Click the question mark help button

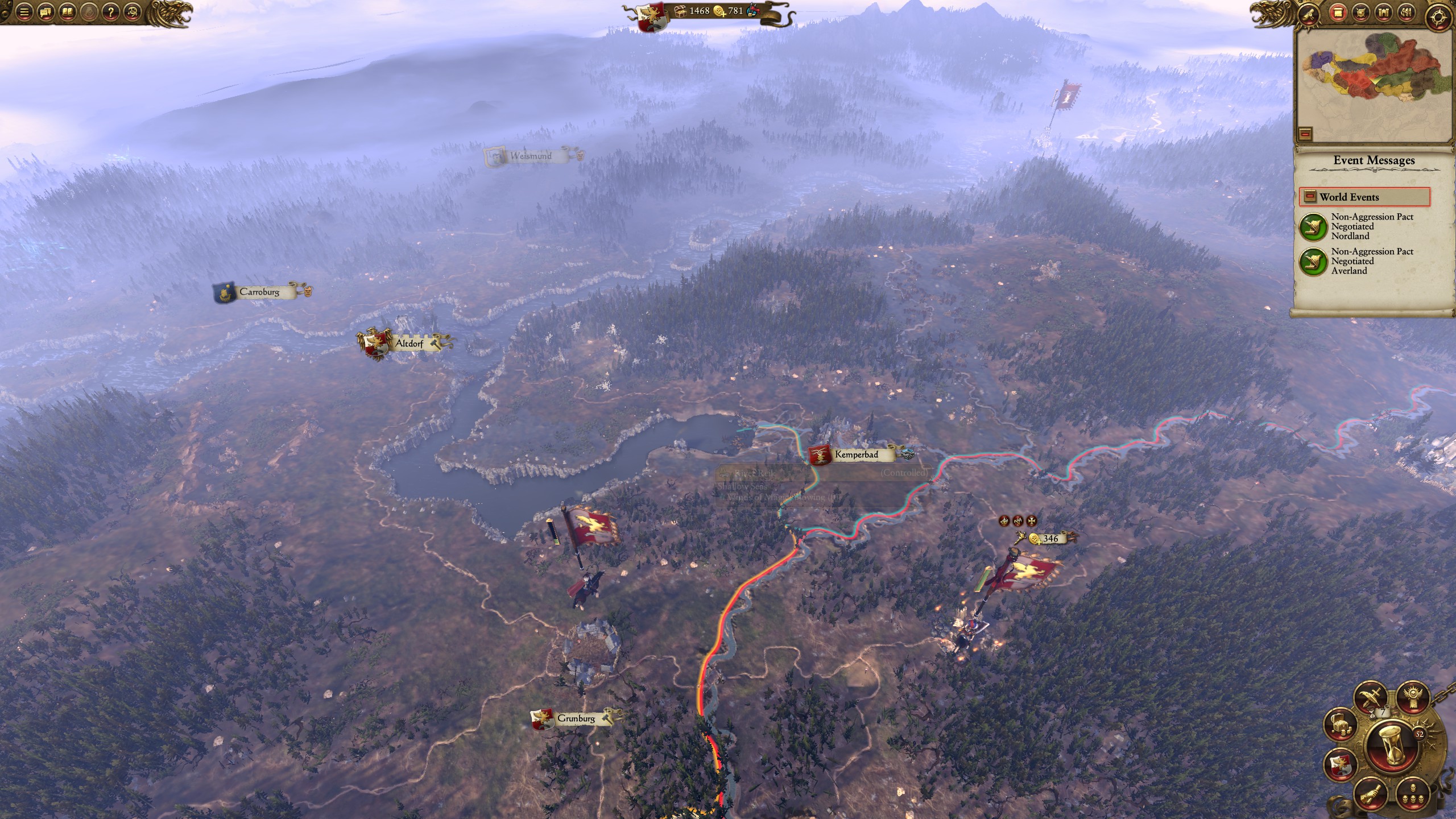coord(110,12)
